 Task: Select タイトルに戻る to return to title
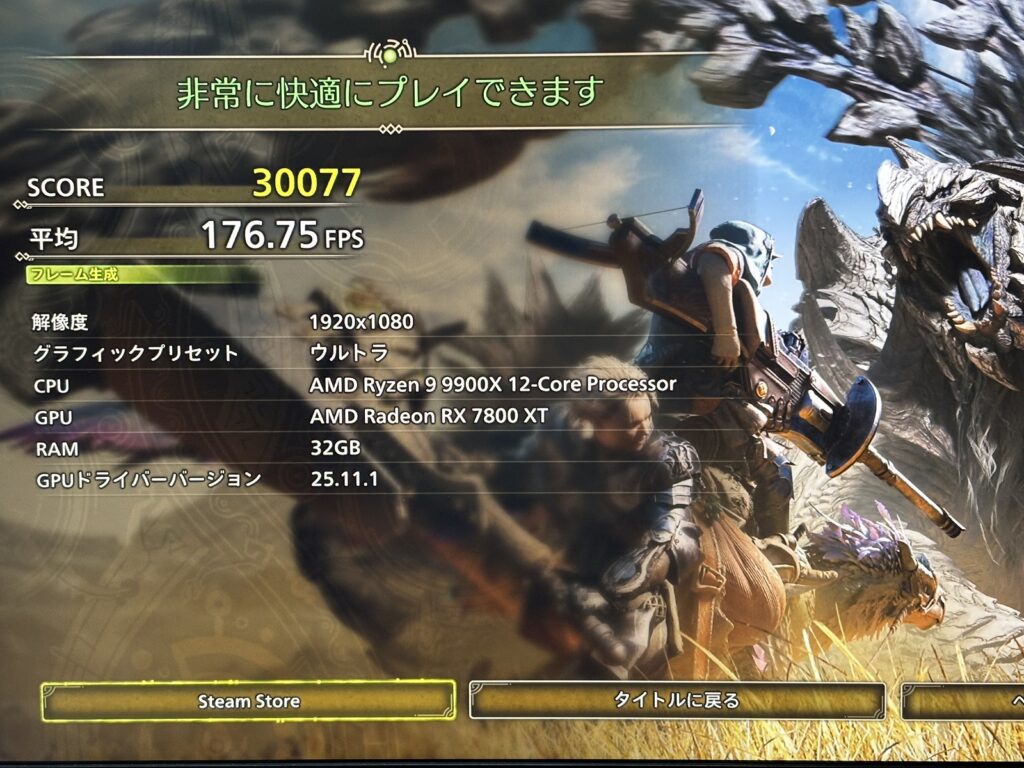tap(677, 701)
